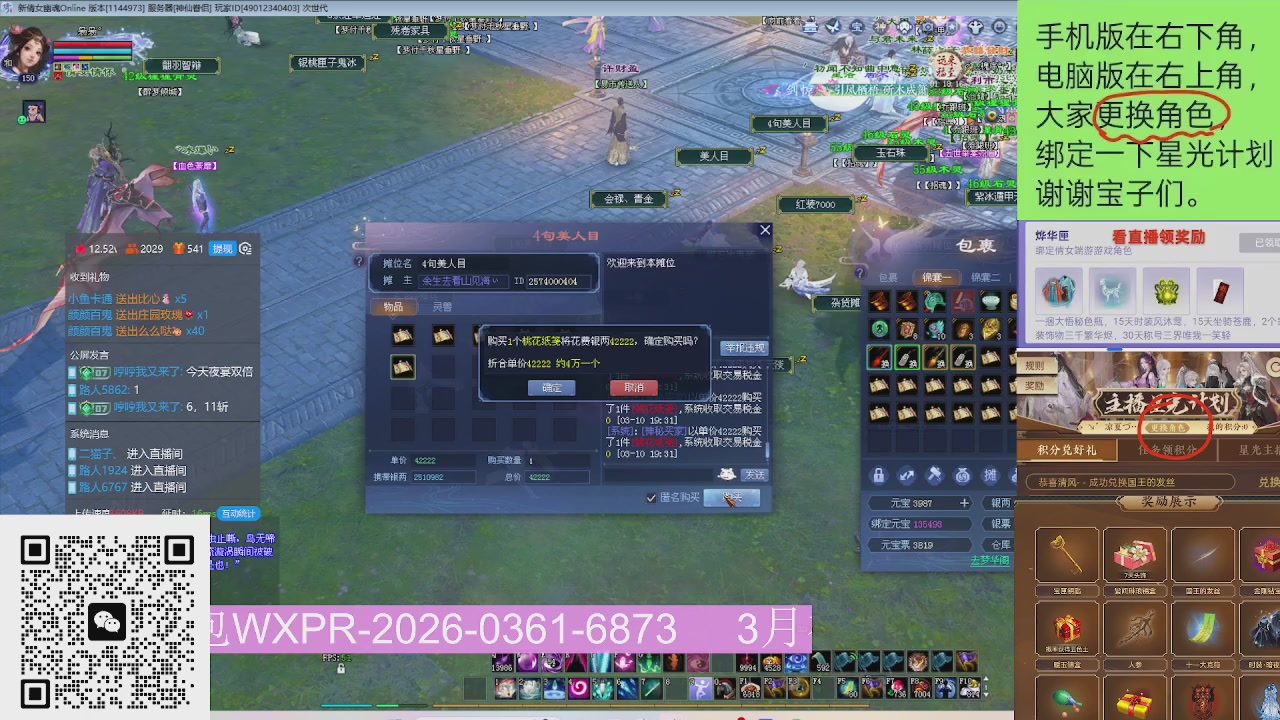Click 取消 to cancel the purchase
This screenshot has width=1280, height=720.
click(x=633, y=388)
